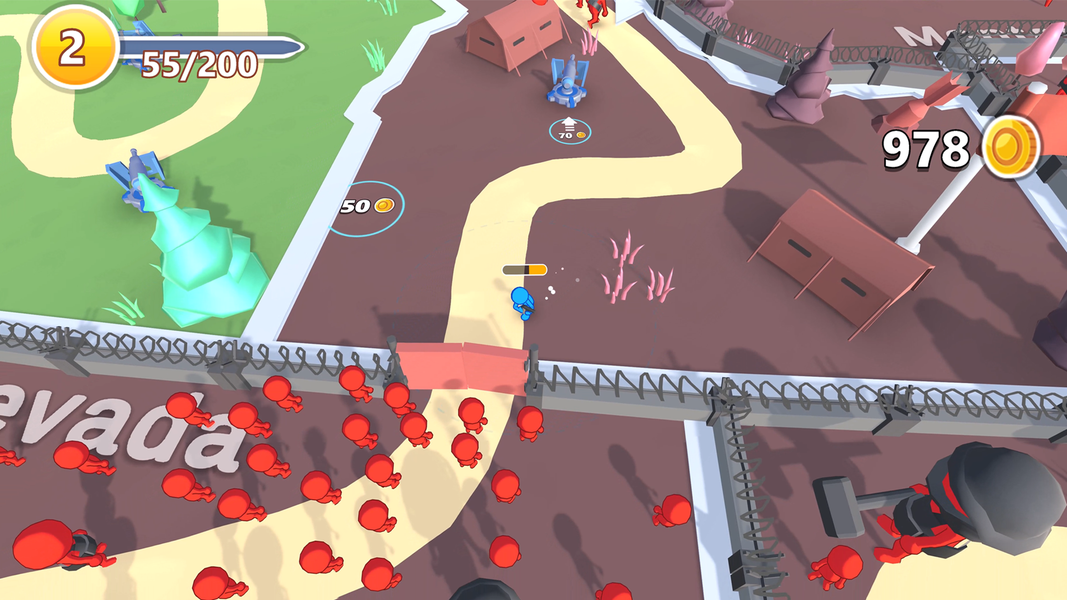Select the 50 coin build spot circle
Screen dimensions: 1067x600
click(x=367, y=208)
